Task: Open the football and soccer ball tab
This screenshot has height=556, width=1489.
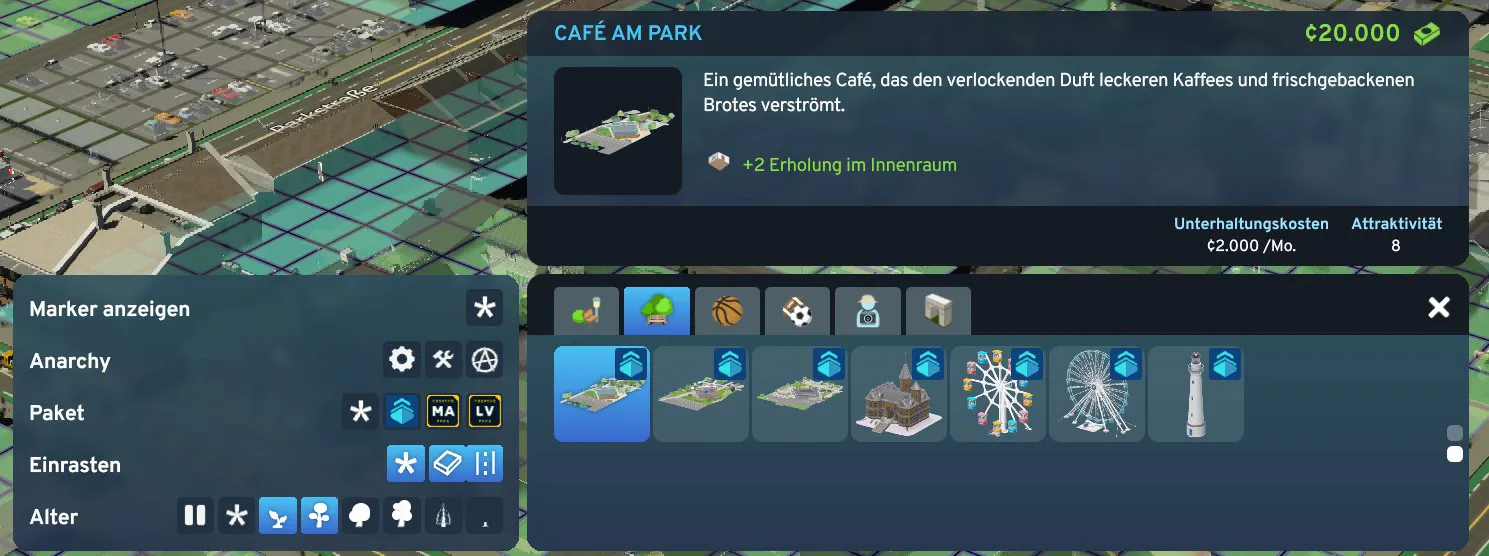Action: (798, 312)
